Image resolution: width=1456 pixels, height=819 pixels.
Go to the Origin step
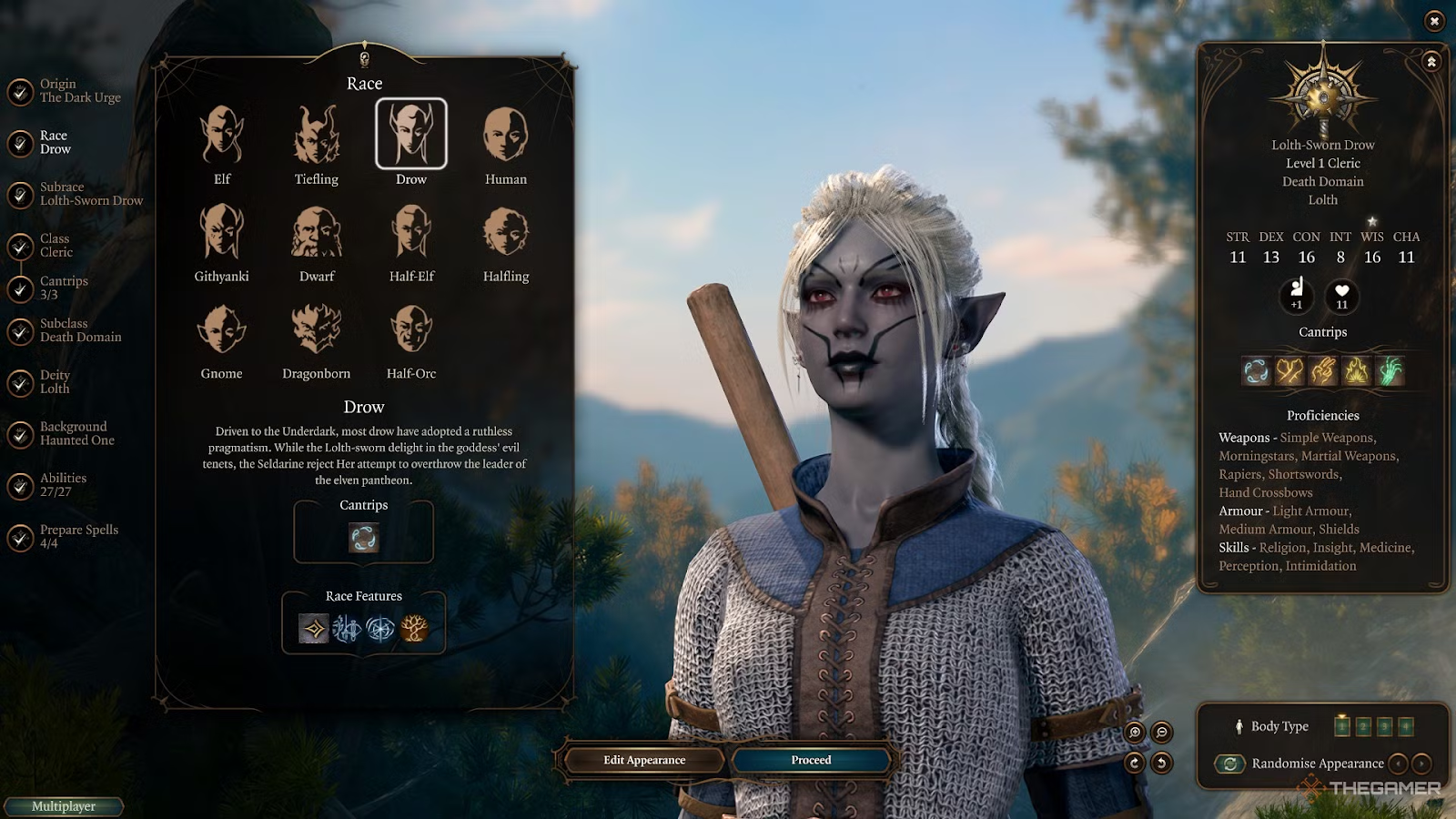coord(79,91)
